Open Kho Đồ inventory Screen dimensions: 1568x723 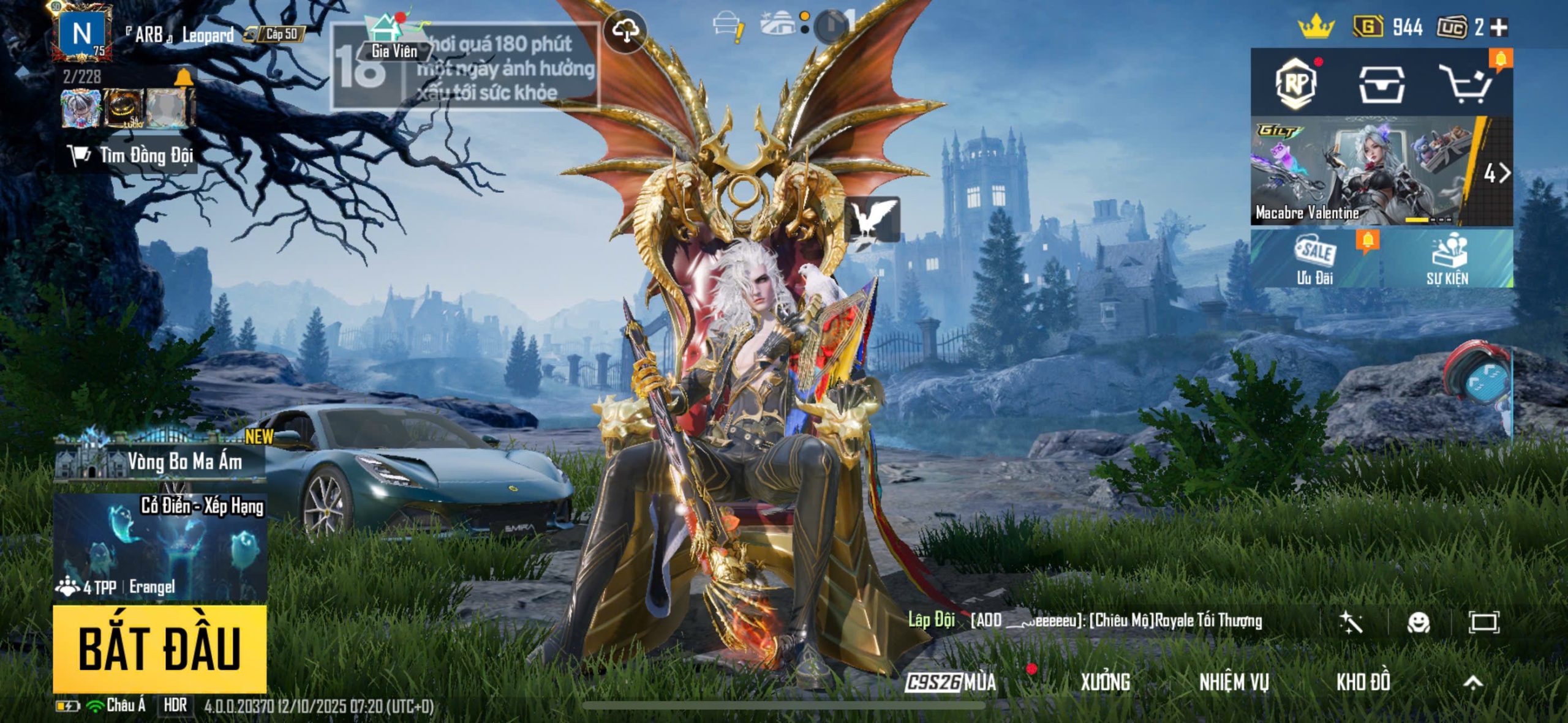pos(1363,682)
